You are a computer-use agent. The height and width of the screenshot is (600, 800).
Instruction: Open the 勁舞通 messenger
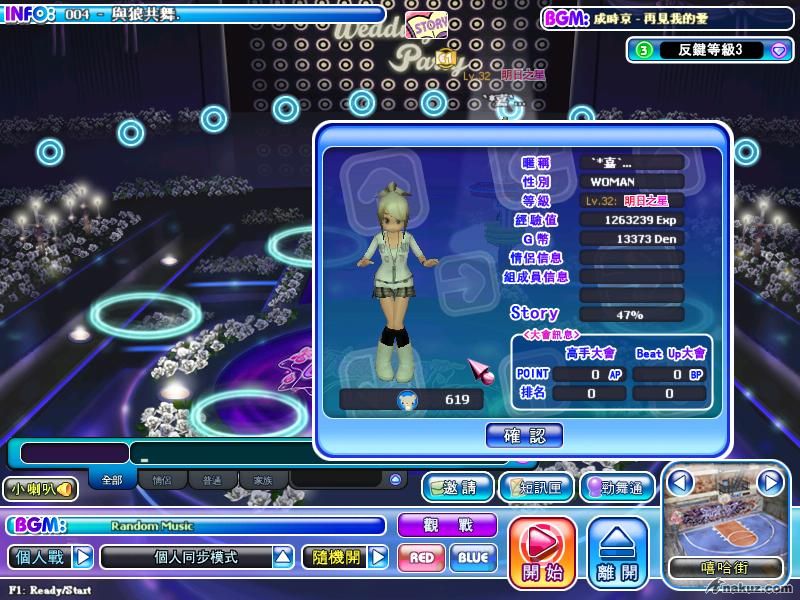617,487
